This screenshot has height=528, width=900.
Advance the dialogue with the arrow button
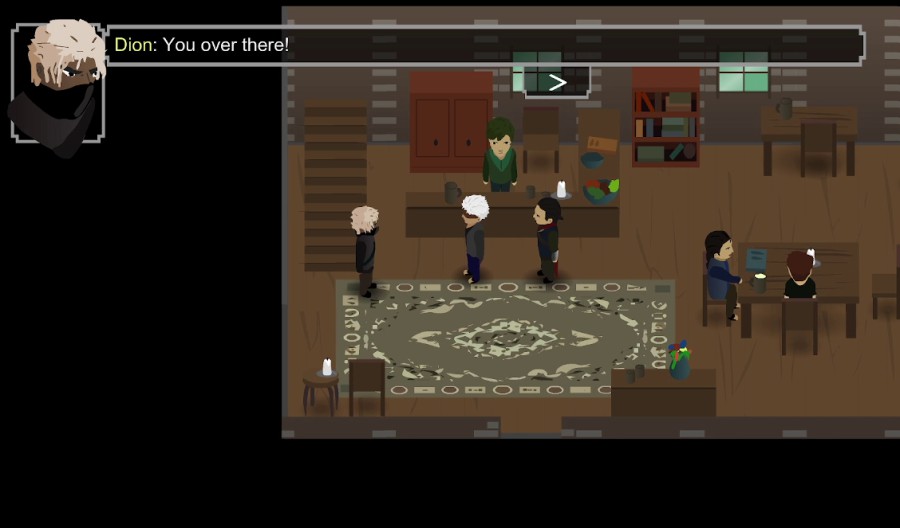[x=557, y=82]
